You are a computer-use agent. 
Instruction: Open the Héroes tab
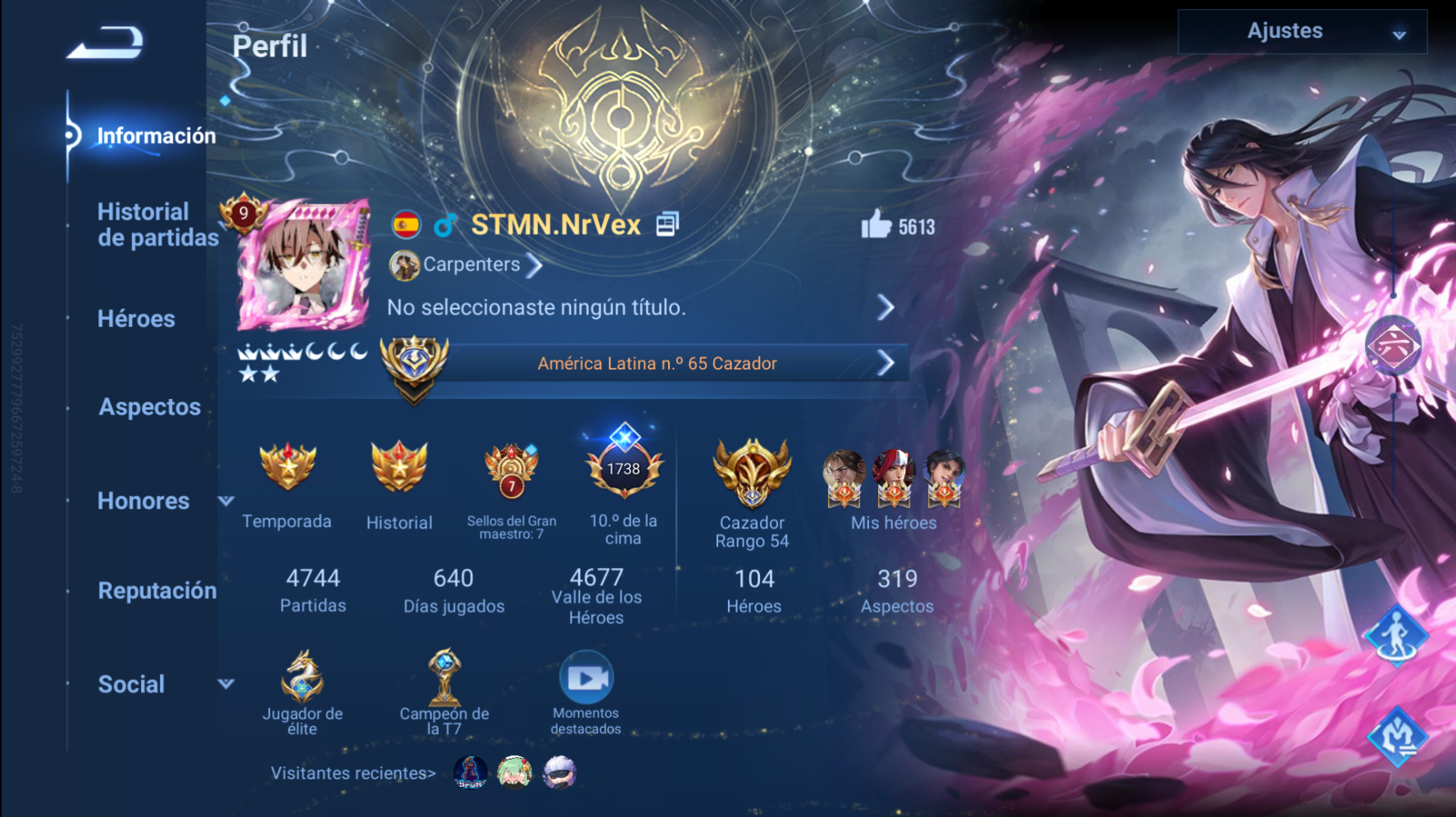pyautogui.click(x=136, y=319)
